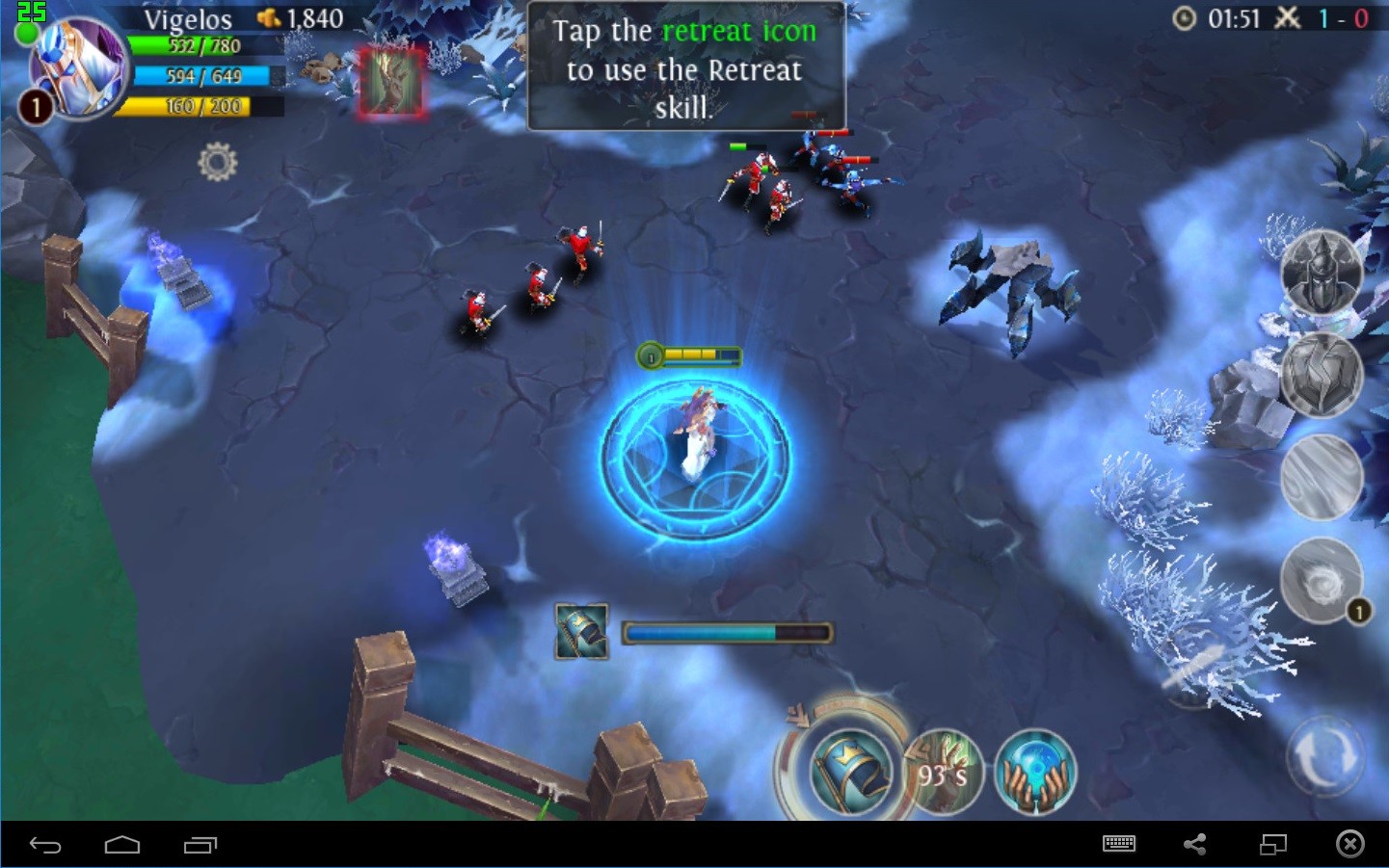Open the gear settings button
The image size is (1389, 868).
tap(217, 162)
